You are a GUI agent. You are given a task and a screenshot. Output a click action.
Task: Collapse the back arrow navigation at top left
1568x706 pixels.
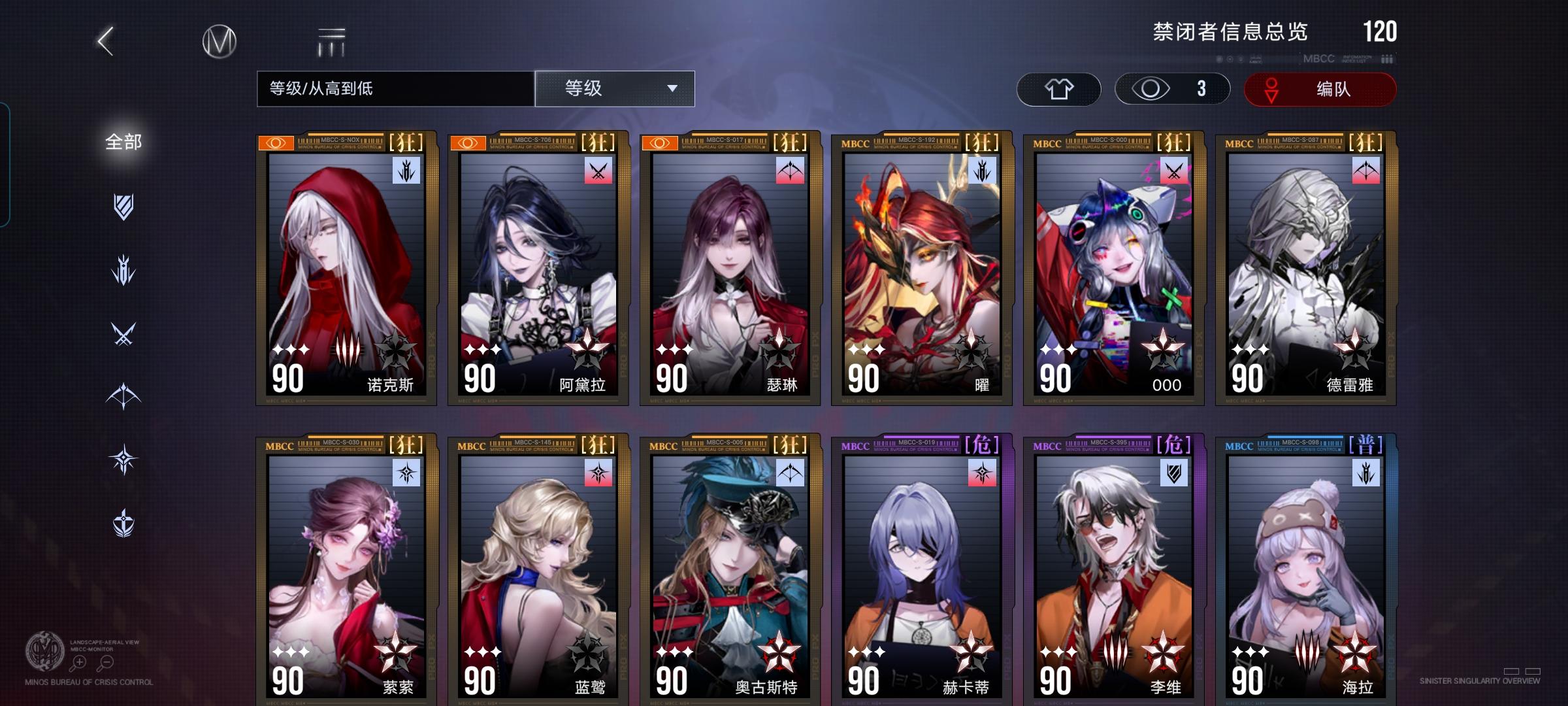coord(105,41)
